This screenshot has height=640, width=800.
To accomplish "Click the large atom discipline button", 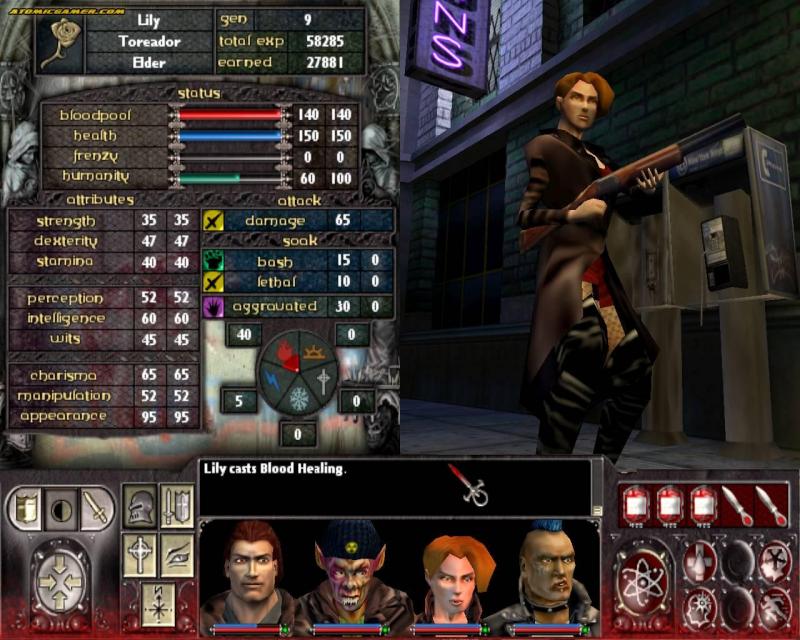I will click(x=641, y=581).
